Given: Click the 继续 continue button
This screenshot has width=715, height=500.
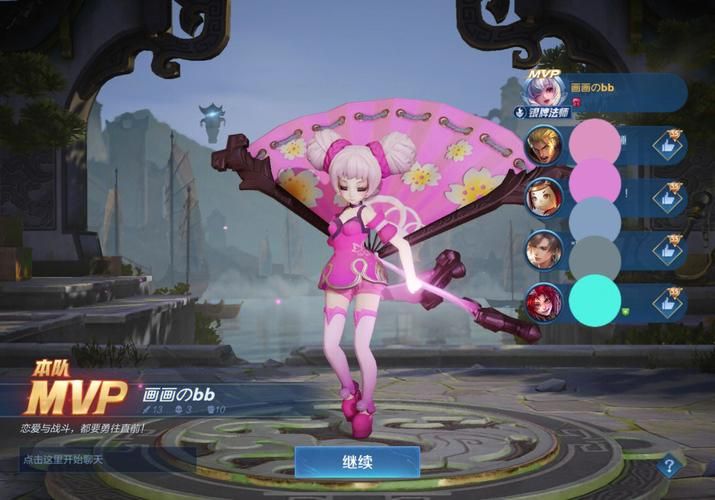Looking at the screenshot, I should click(357, 462).
